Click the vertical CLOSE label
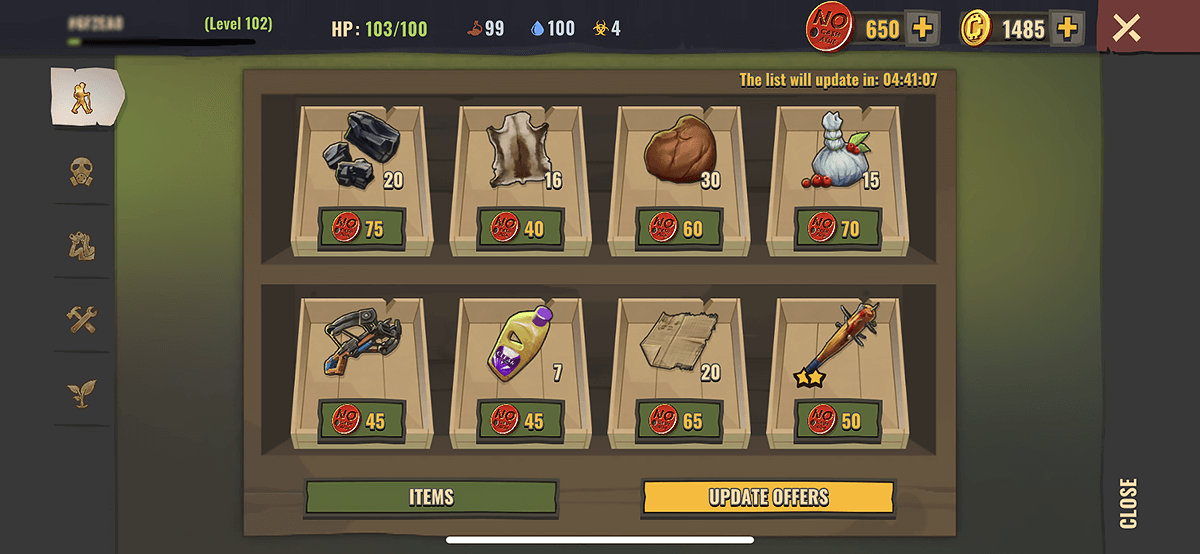 pyautogui.click(x=1128, y=503)
